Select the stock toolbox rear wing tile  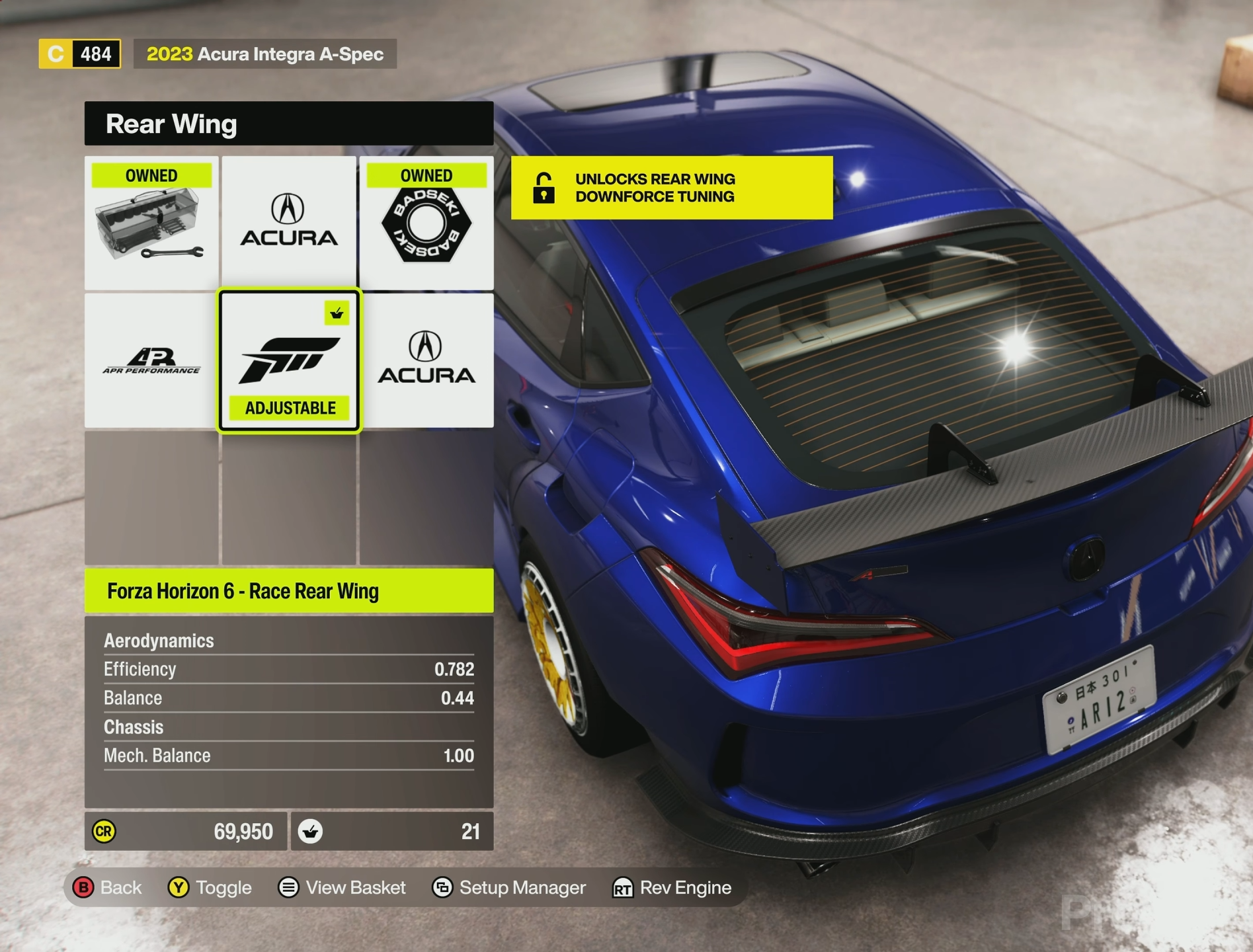click(151, 223)
